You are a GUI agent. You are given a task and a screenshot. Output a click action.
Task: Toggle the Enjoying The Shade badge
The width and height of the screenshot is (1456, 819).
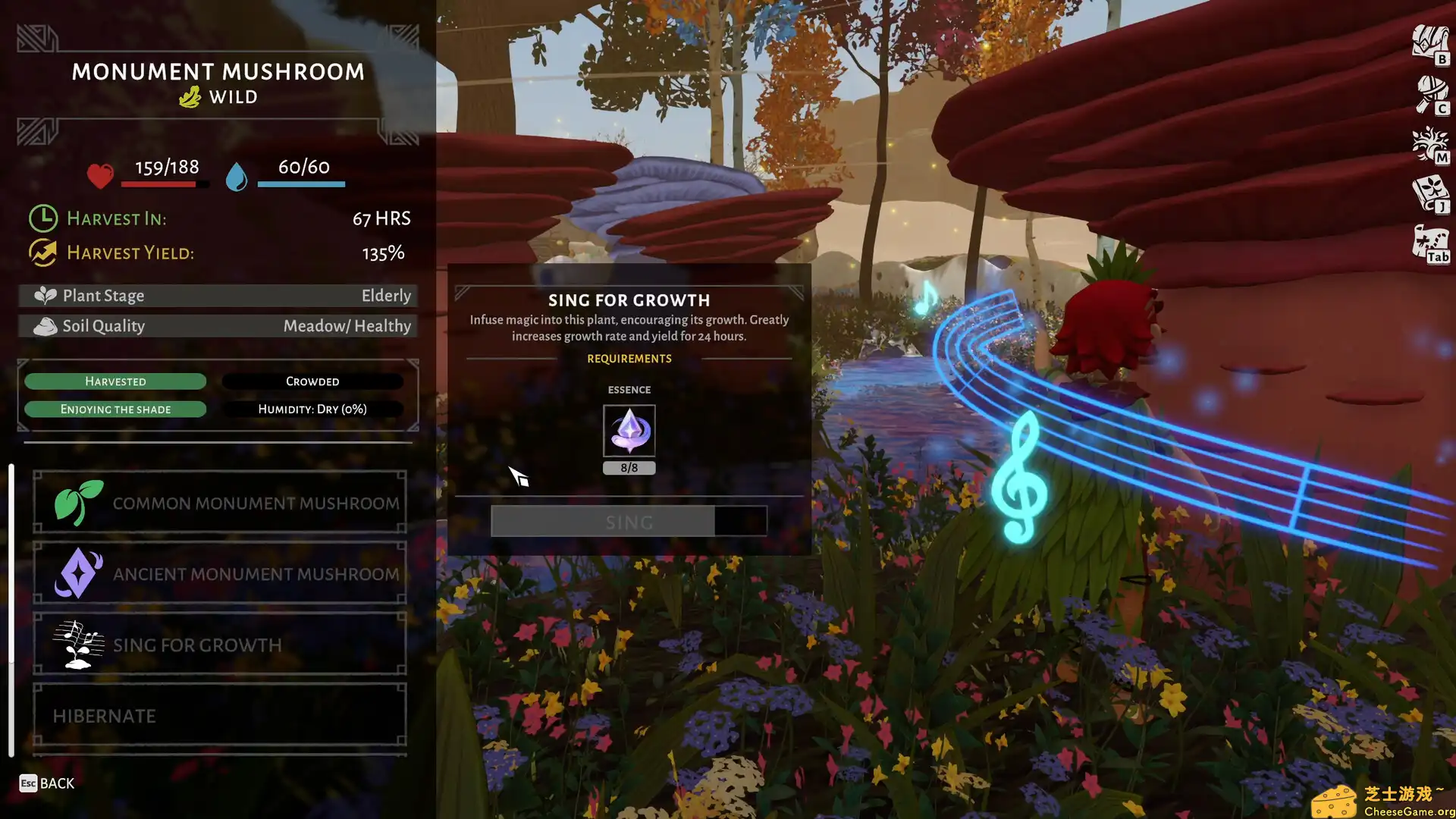point(115,409)
